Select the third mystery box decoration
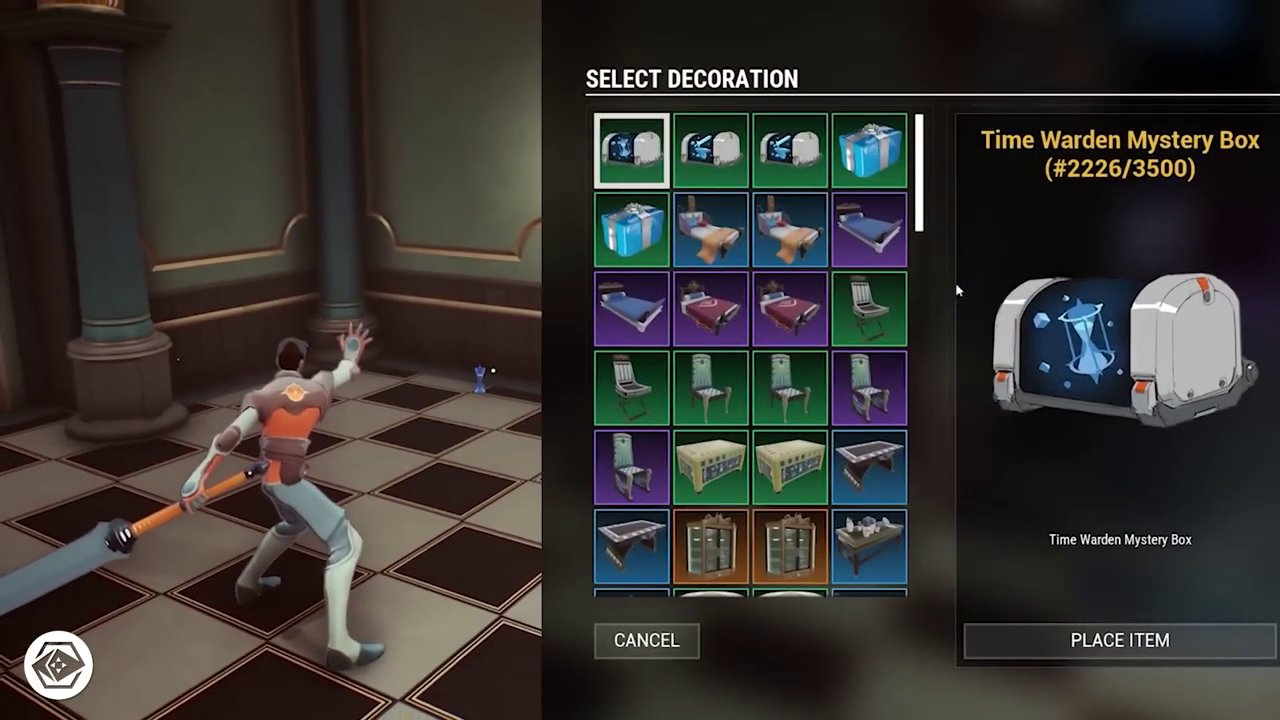Image resolution: width=1280 pixels, height=720 pixels. tap(790, 150)
